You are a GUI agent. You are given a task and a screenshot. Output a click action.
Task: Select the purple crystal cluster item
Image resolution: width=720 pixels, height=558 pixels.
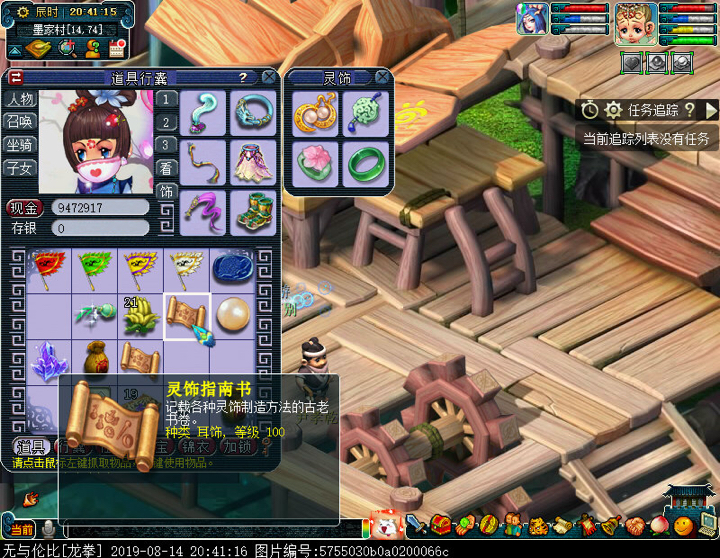[x=44, y=360]
